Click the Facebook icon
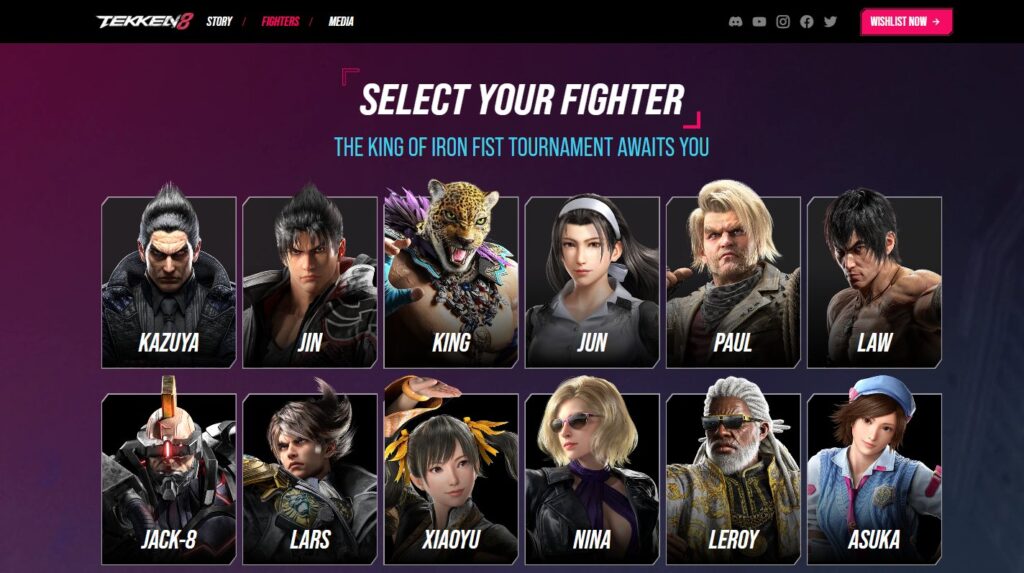 tap(807, 21)
